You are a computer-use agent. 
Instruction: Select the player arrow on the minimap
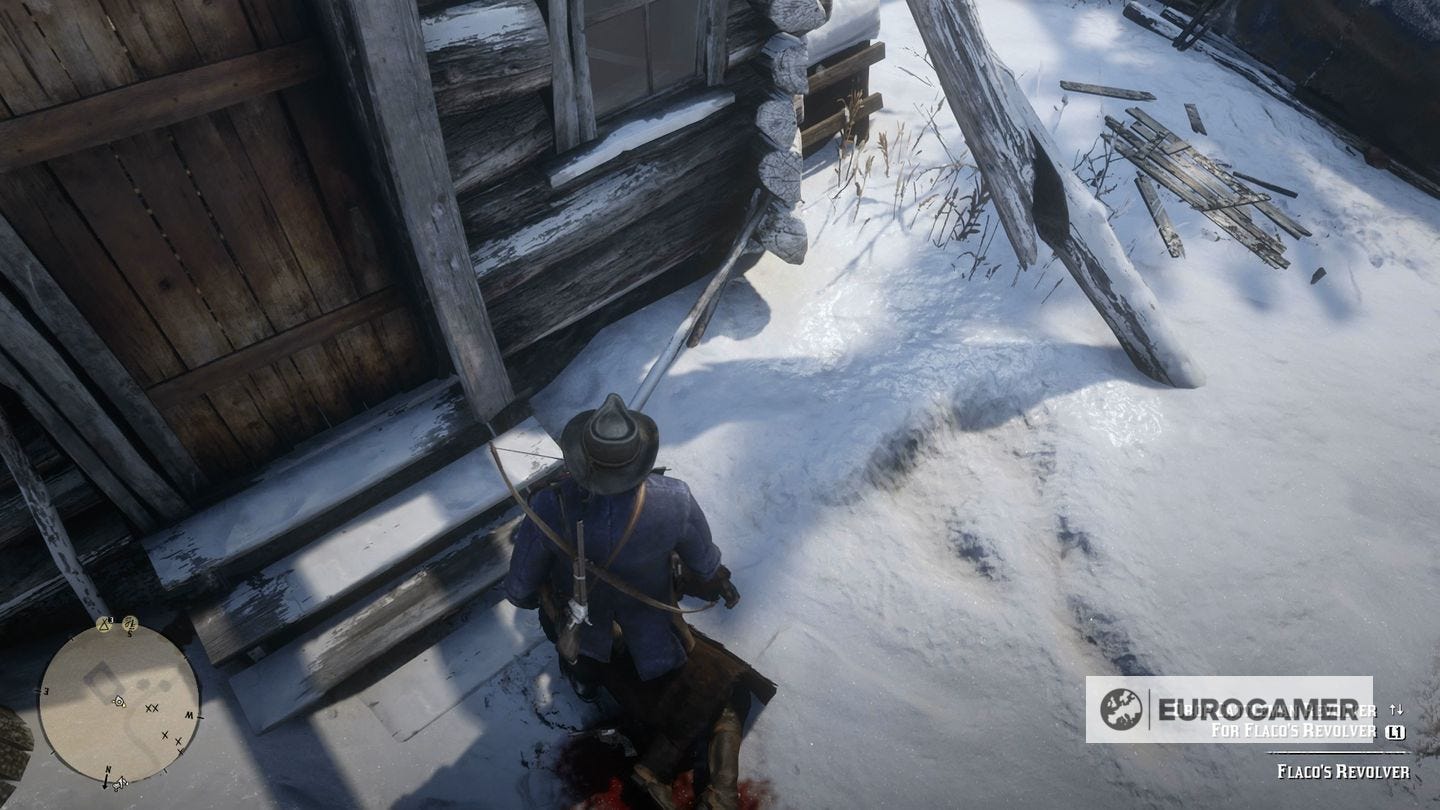coord(119,701)
